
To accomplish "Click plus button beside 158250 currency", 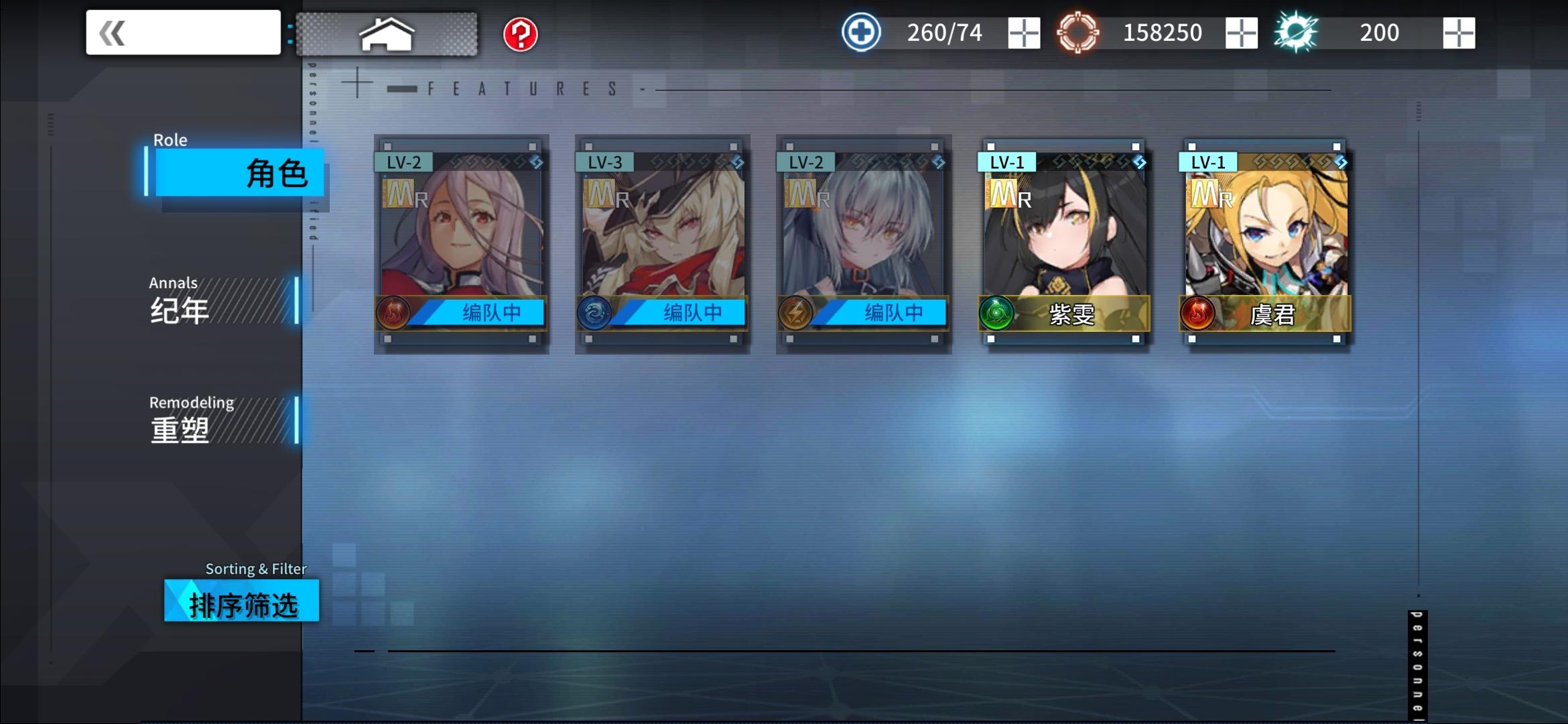I will [x=1243, y=32].
